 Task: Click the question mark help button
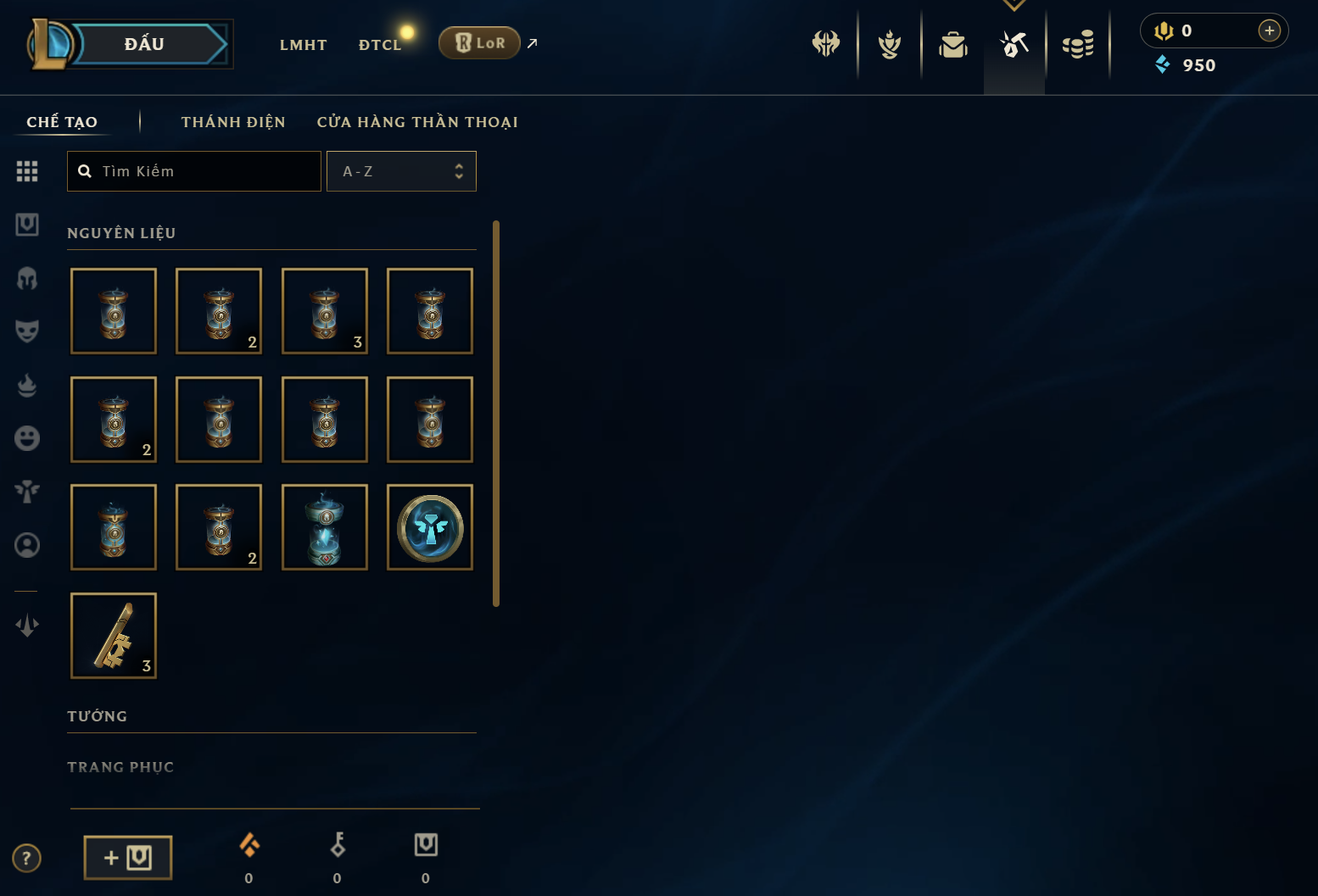click(x=27, y=858)
